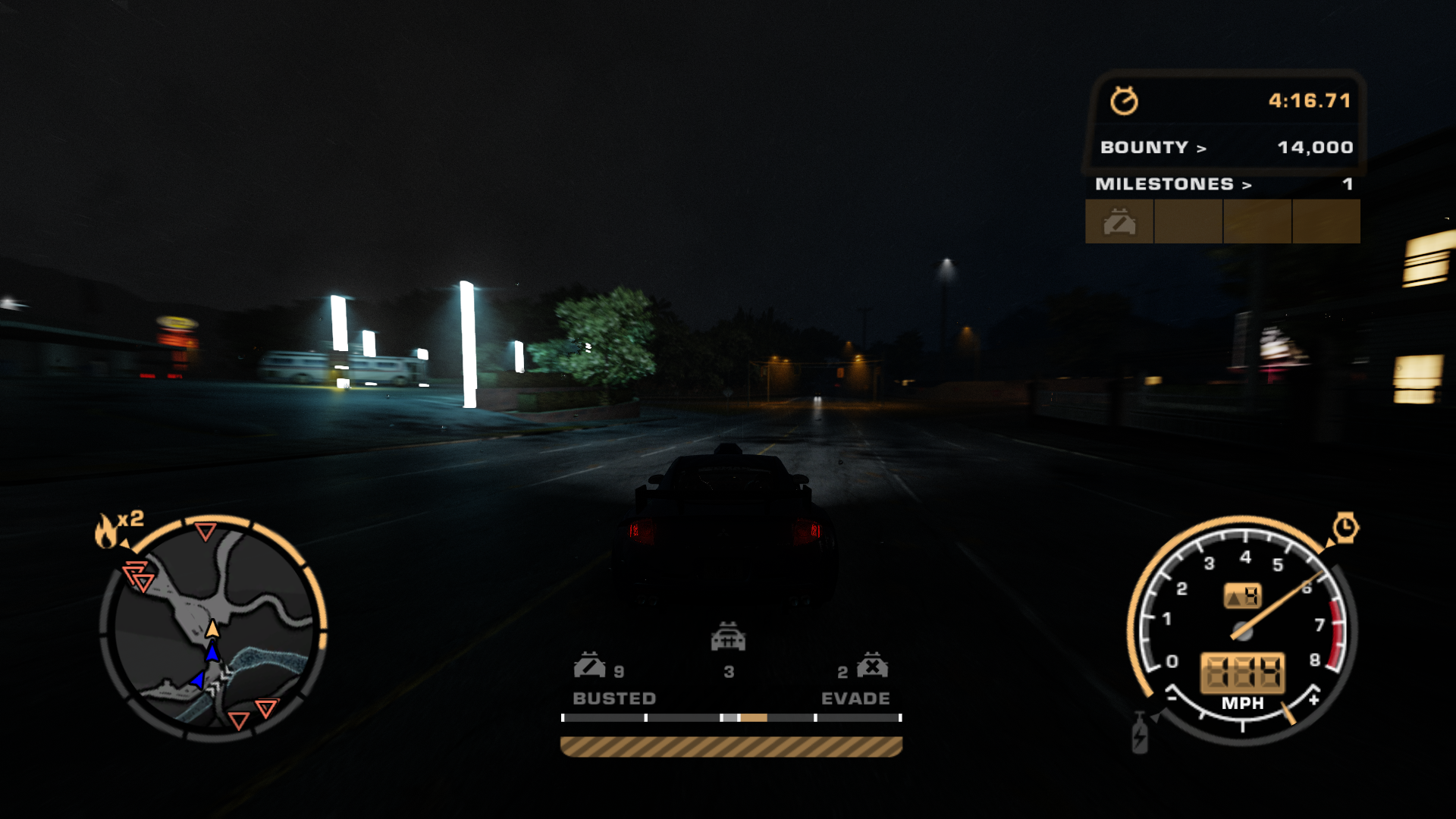The width and height of the screenshot is (1456, 819).
Task: Click the Busted police car icon
Action: tap(589, 666)
